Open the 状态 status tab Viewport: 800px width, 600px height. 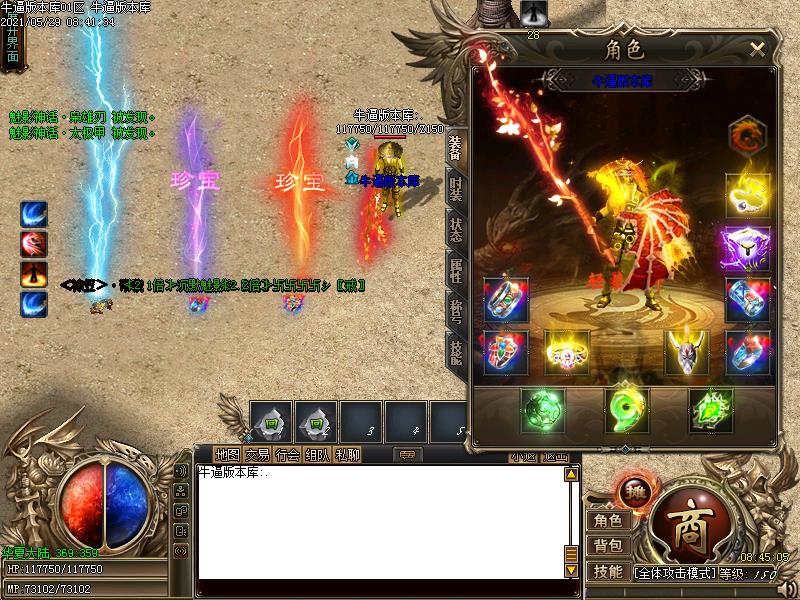tap(456, 229)
